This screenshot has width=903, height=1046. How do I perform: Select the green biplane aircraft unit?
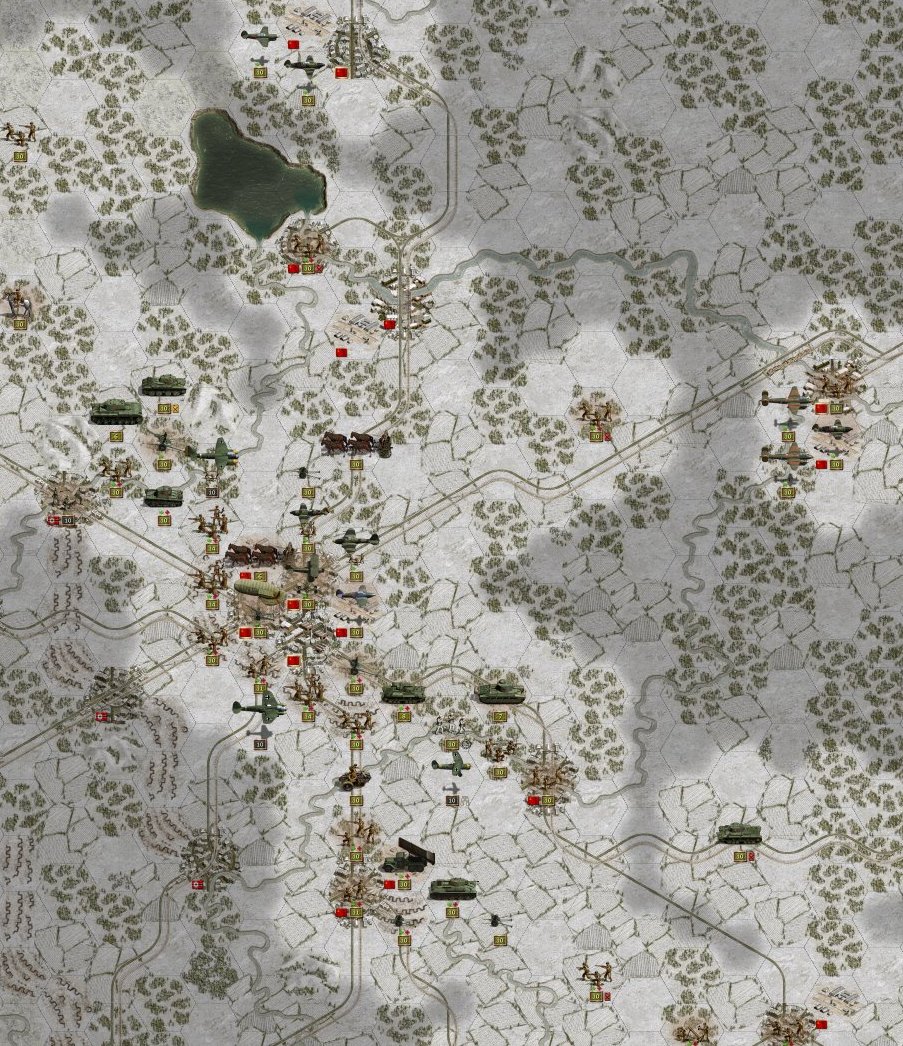[x=451, y=766]
